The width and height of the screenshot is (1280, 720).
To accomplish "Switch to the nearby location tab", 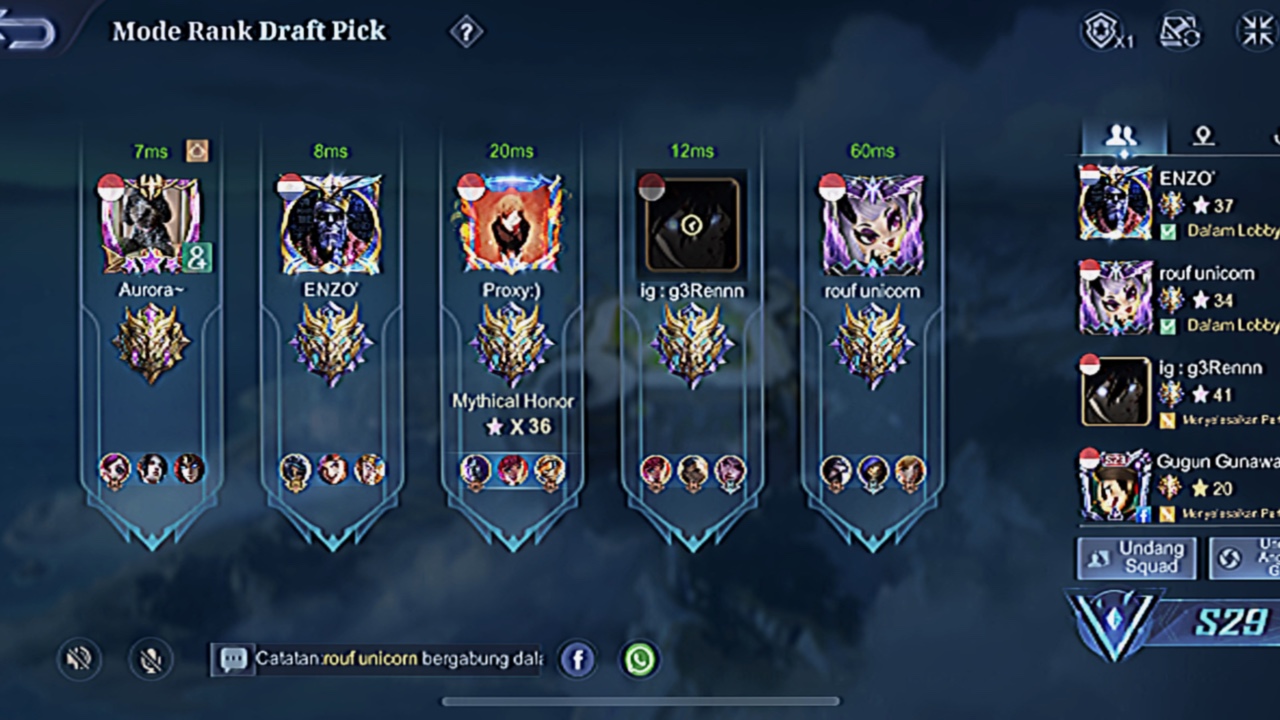I will [1203, 136].
